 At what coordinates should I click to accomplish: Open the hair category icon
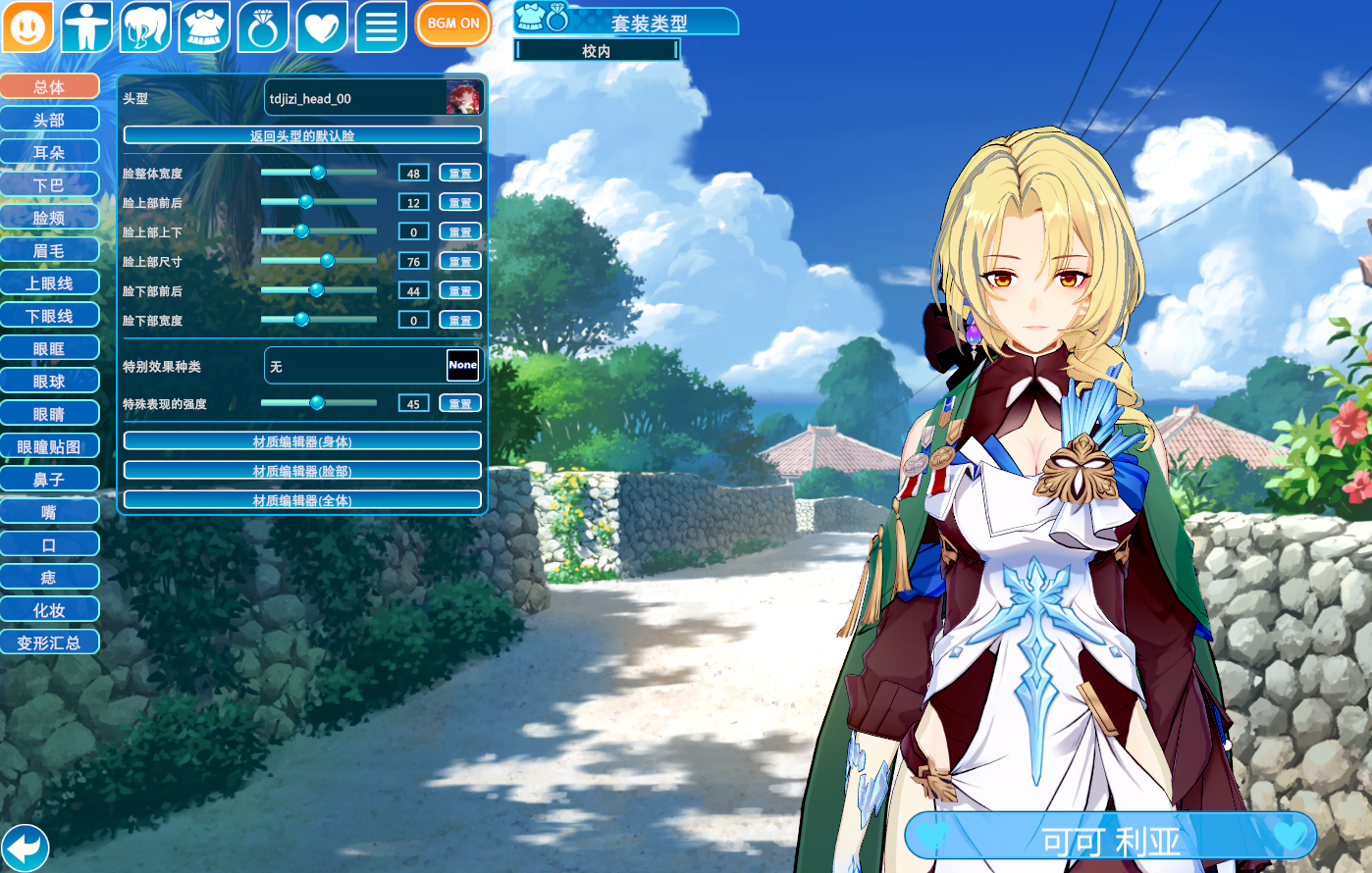pos(145,26)
